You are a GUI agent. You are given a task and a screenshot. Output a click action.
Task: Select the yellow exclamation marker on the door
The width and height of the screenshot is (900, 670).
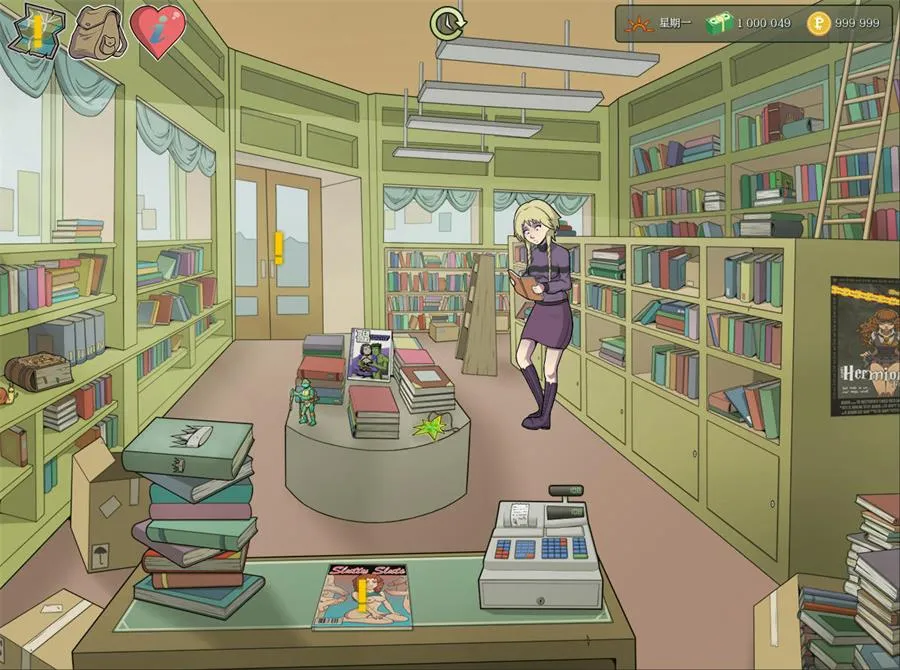point(279,248)
